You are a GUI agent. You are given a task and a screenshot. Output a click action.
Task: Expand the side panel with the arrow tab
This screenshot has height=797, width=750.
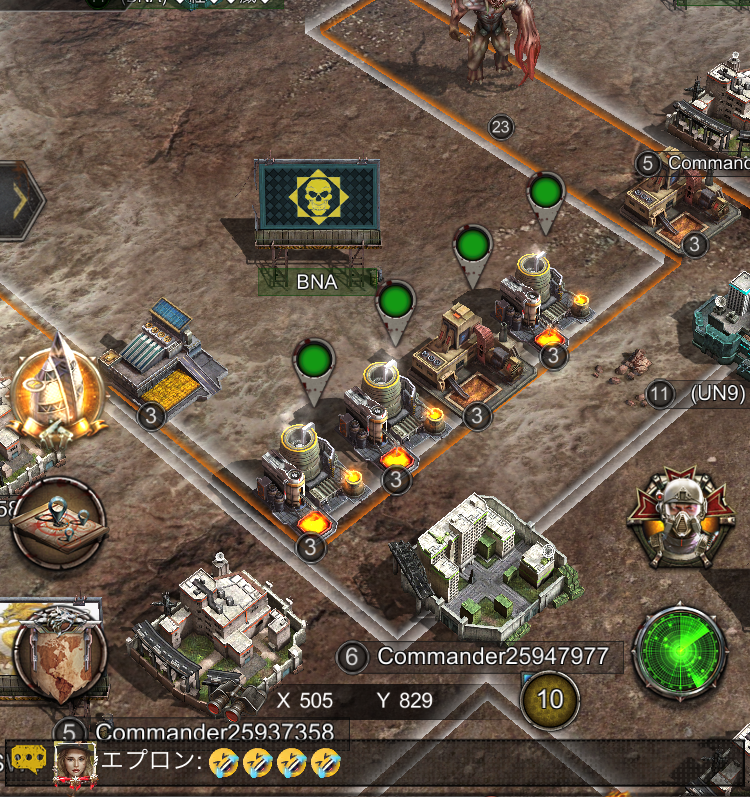(20, 200)
